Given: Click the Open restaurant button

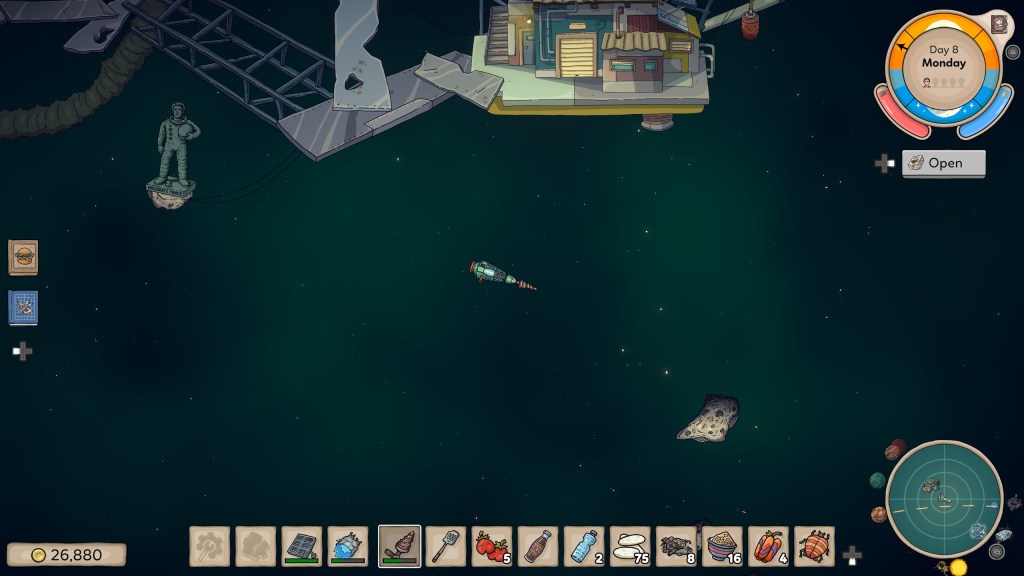Looking at the screenshot, I should (x=943, y=163).
